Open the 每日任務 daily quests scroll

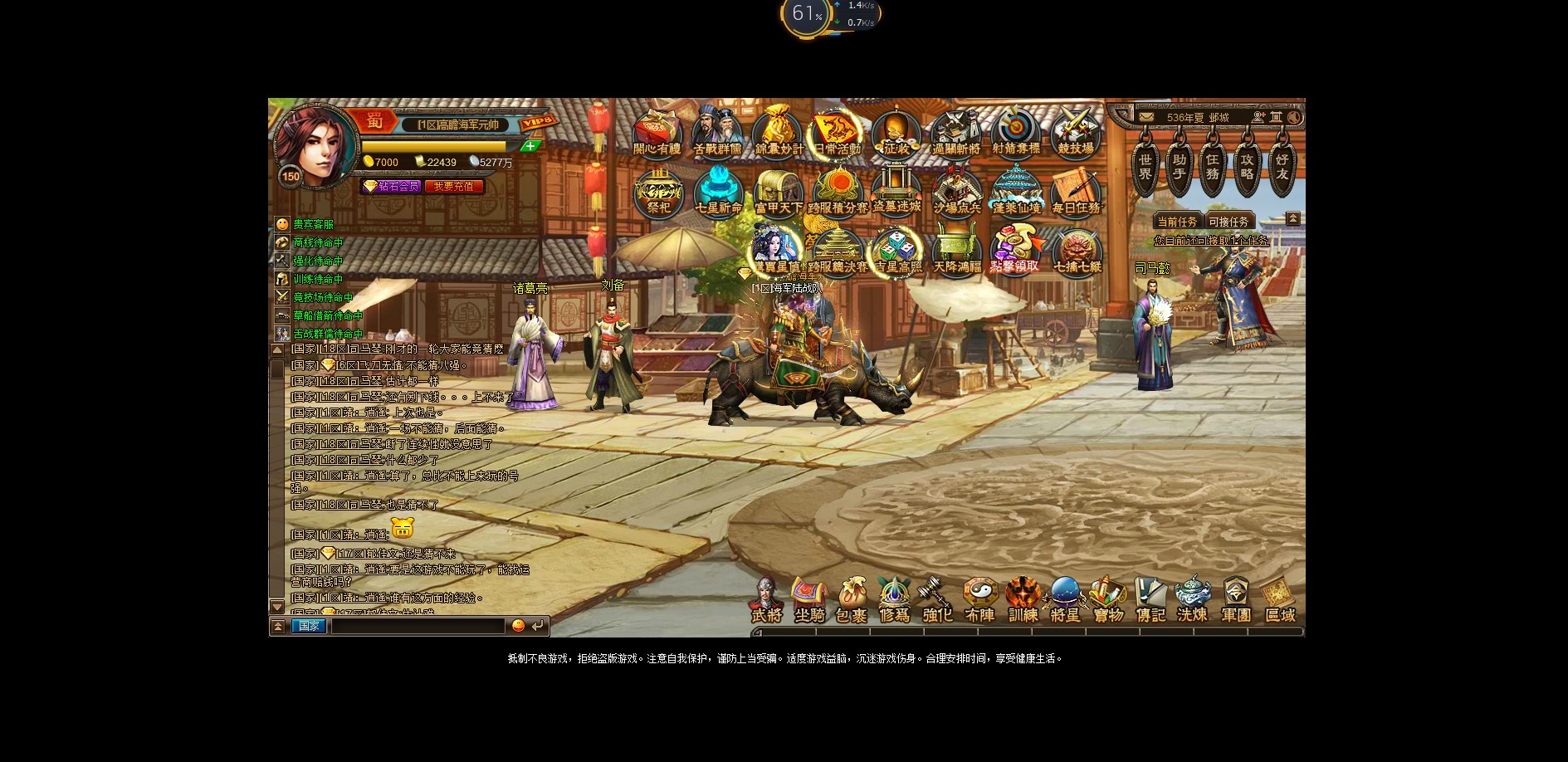pyautogui.click(x=1076, y=193)
